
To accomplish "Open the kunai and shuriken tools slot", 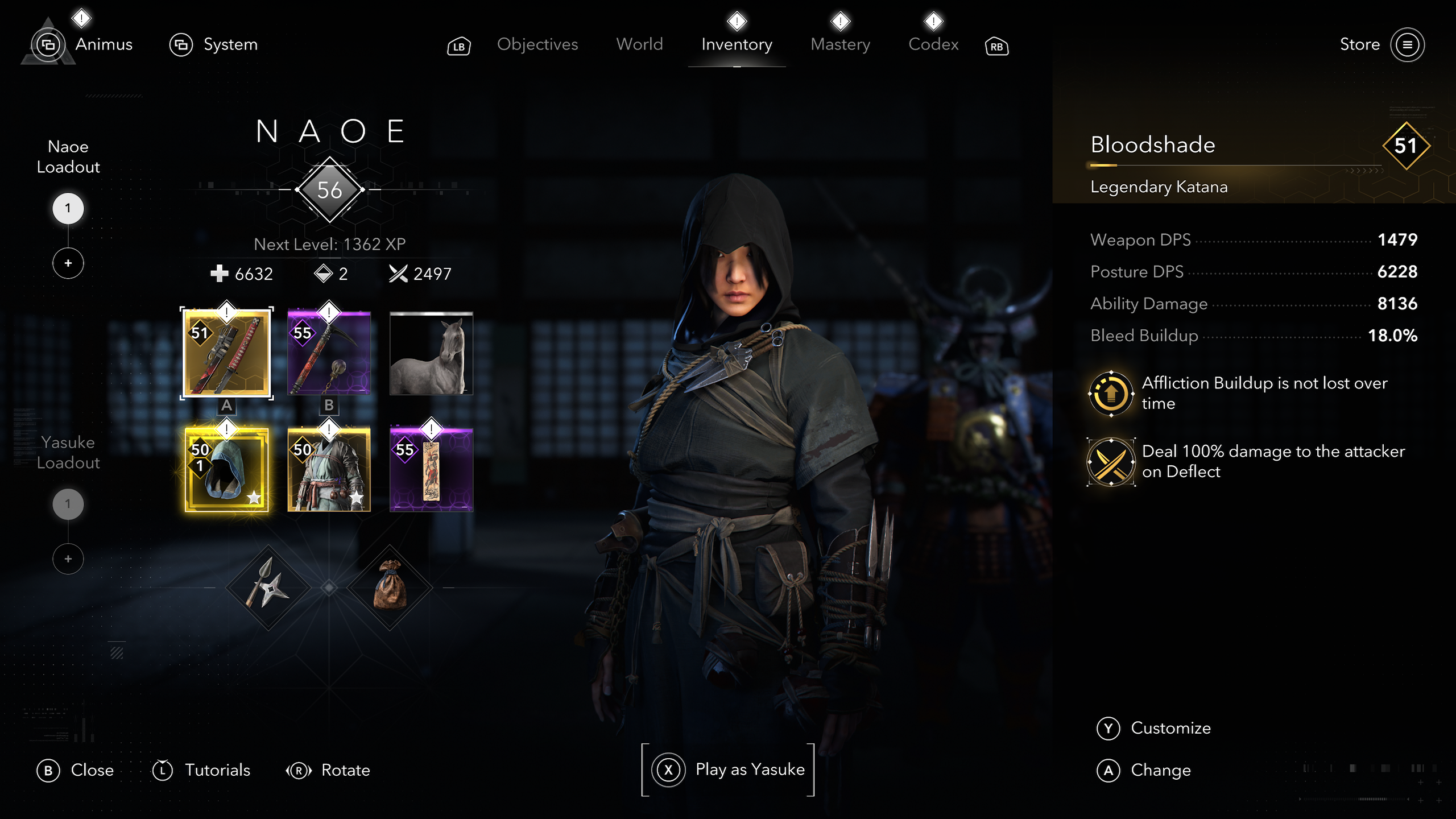I will (268, 588).
